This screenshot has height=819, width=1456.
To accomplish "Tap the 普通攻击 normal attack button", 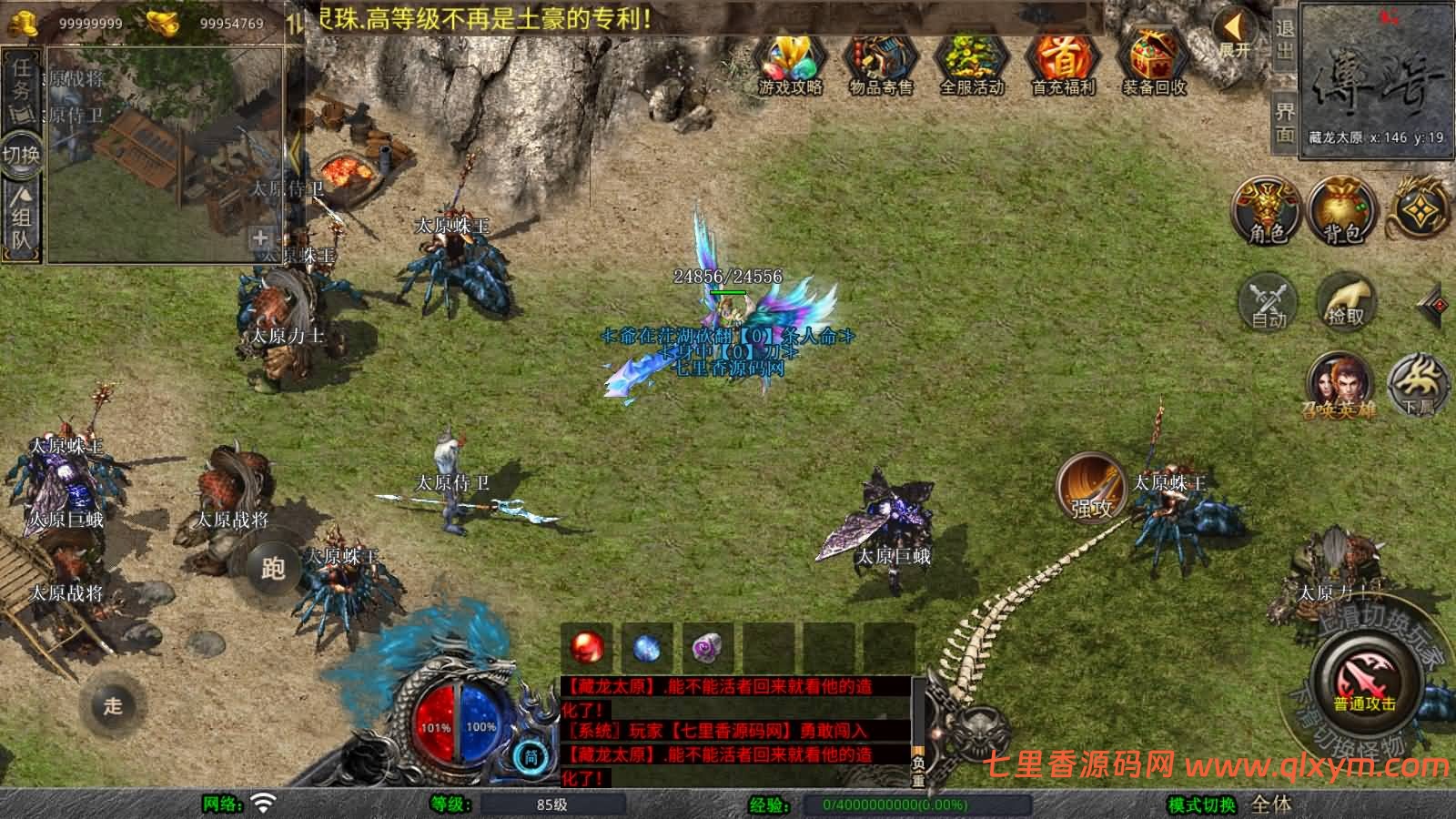I will coord(1365,682).
